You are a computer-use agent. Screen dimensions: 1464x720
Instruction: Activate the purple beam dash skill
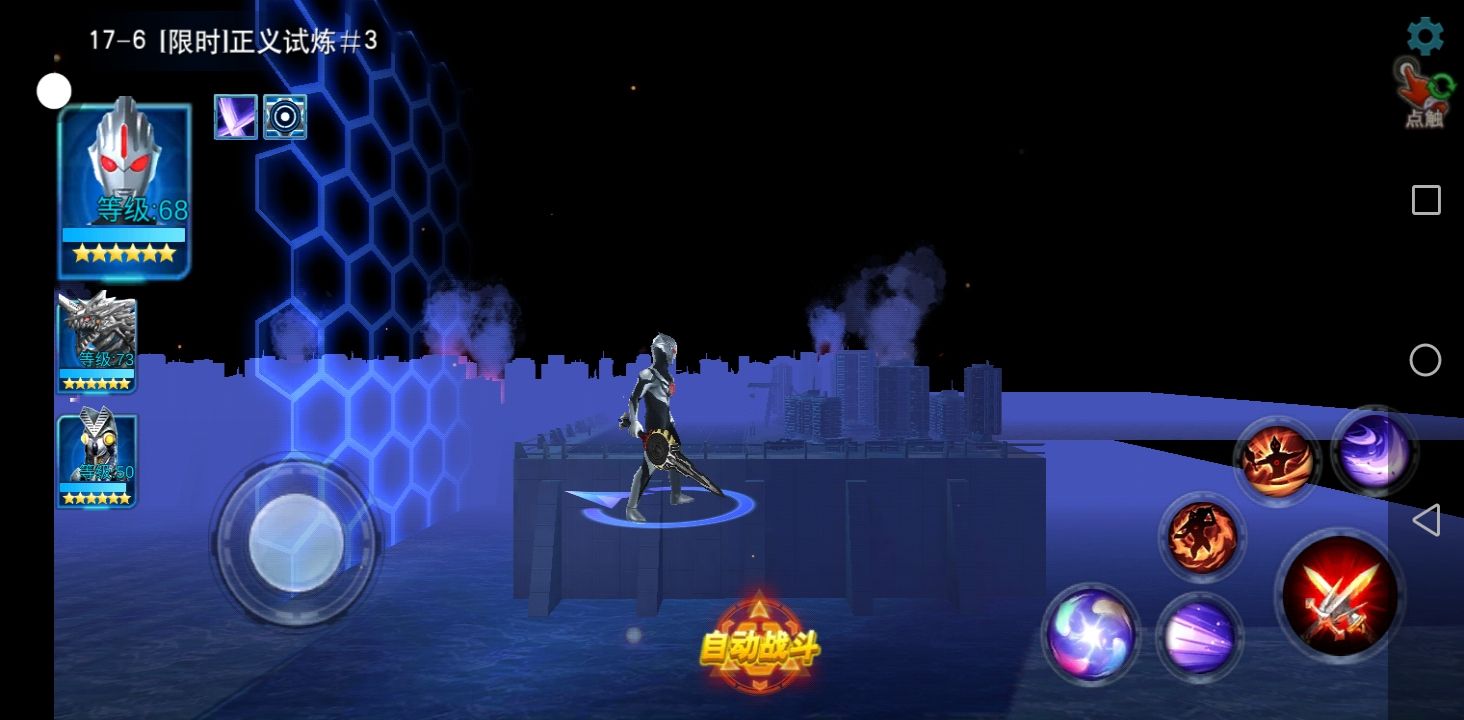tap(1199, 637)
